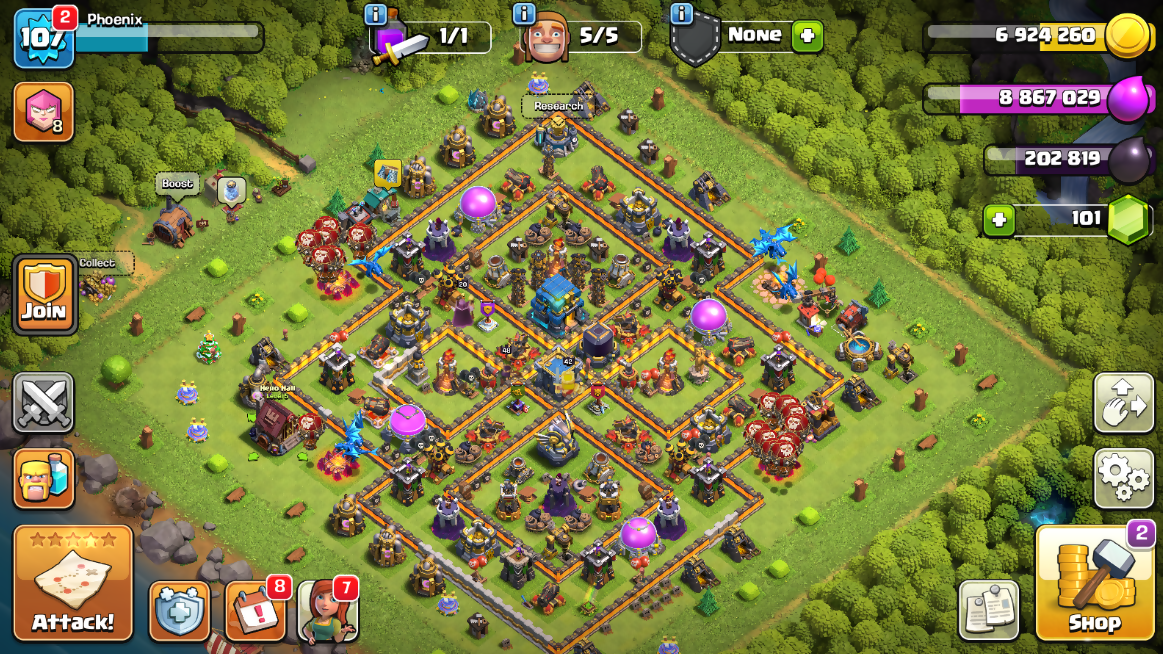Viewport: 1163px width, 654px height.
Task: Open the task list clipboard
Action: point(989,609)
